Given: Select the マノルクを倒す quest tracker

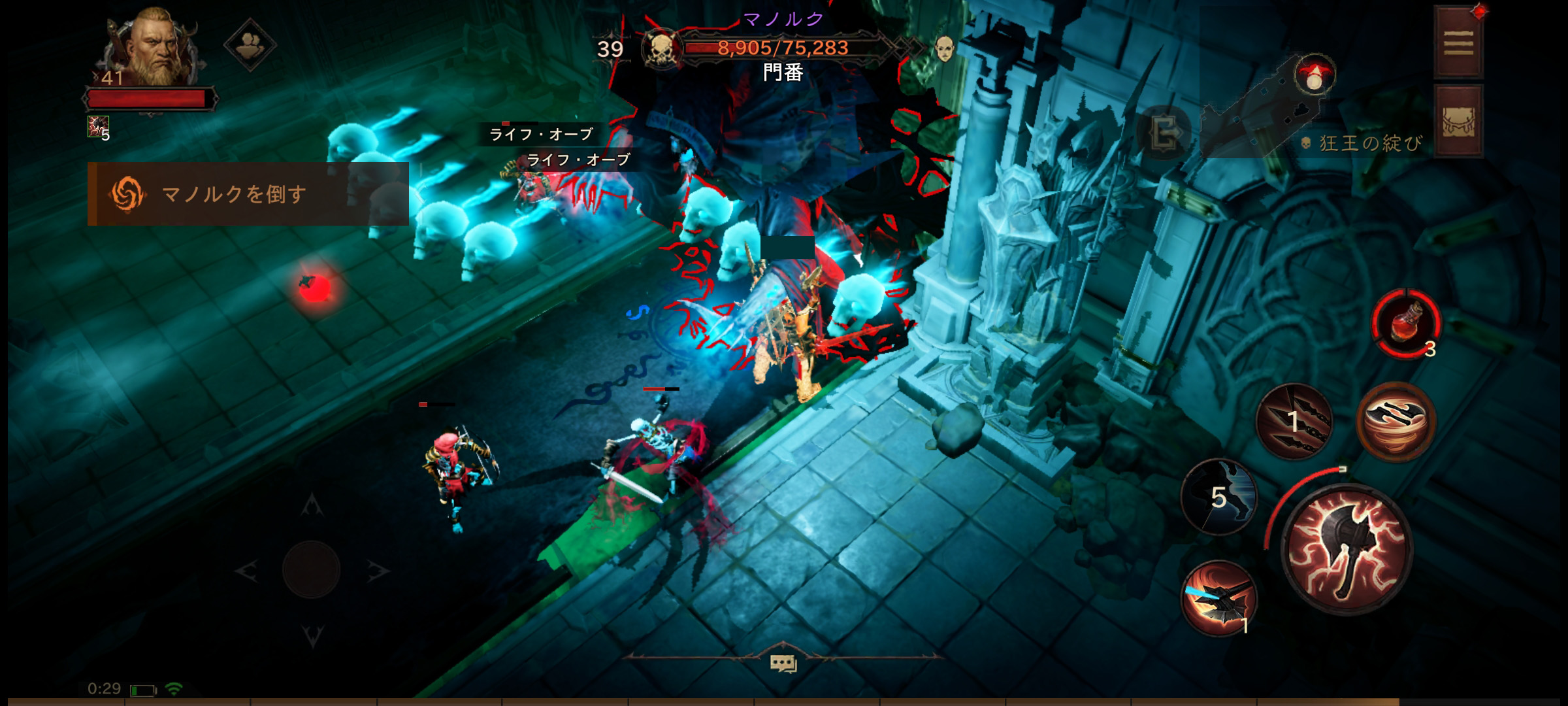Looking at the screenshot, I should click(248, 194).
